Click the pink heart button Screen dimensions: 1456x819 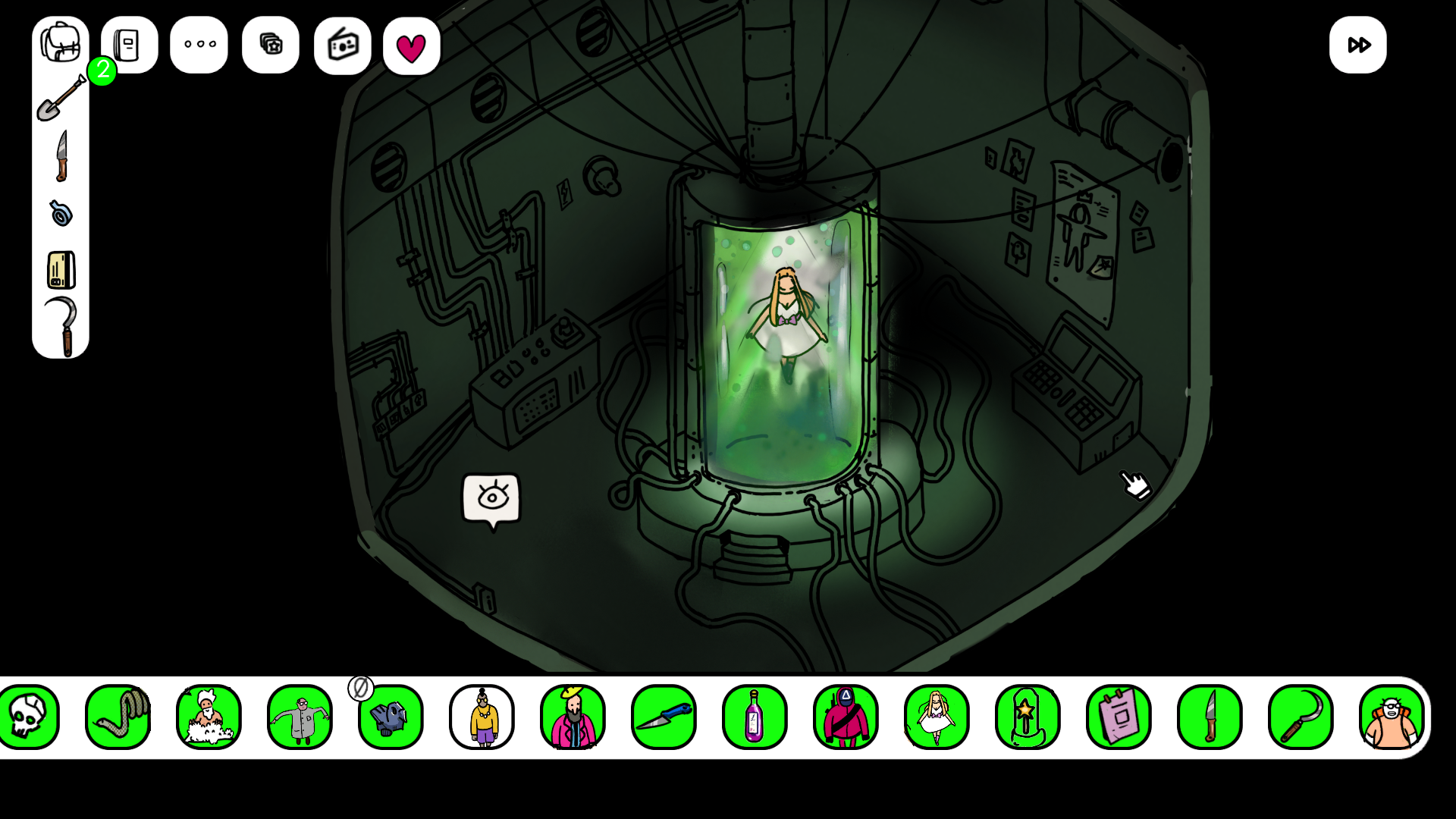(412, 47)
